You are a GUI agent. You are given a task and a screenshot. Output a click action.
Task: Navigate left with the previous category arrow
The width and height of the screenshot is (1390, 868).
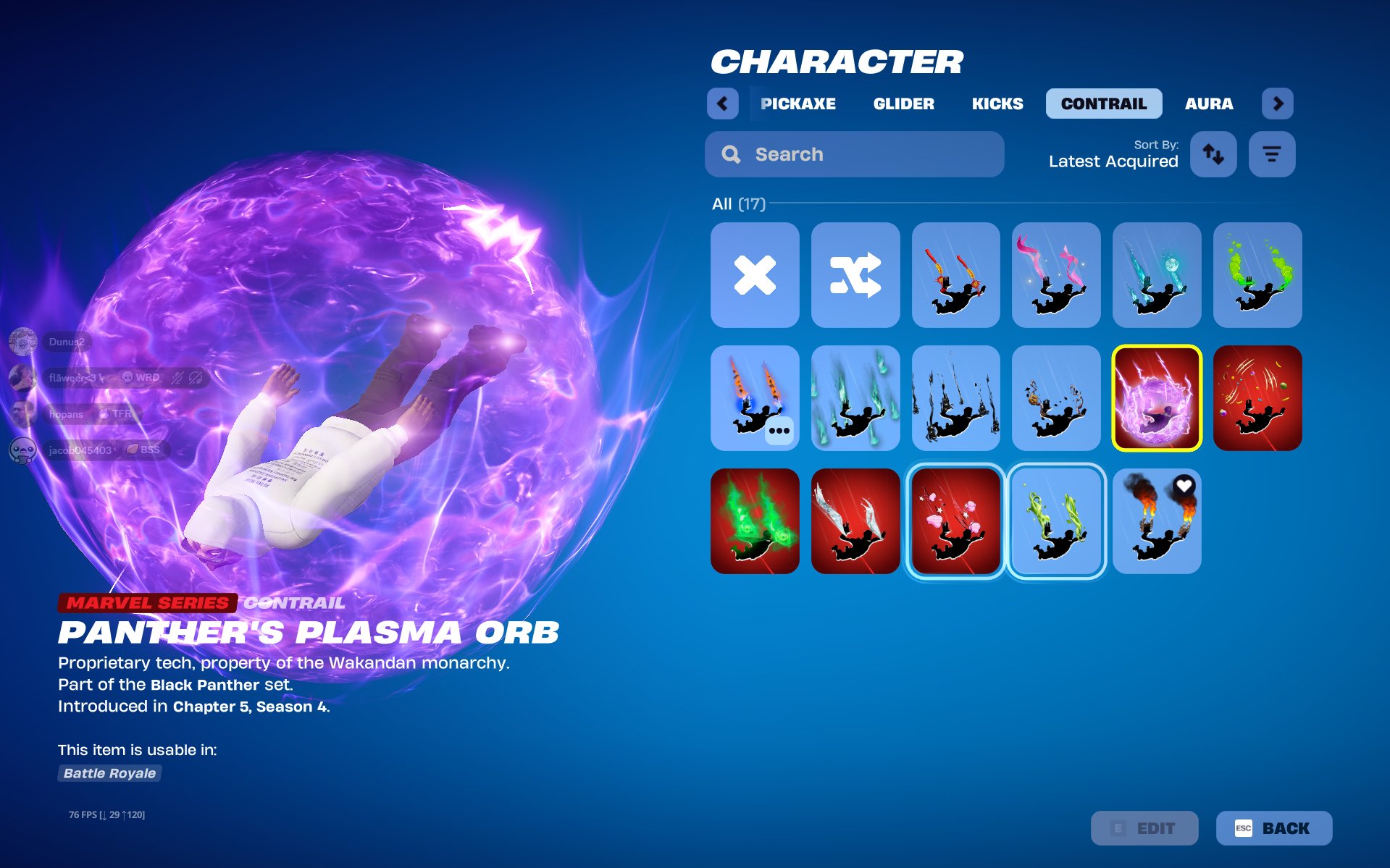coord(722,104)
